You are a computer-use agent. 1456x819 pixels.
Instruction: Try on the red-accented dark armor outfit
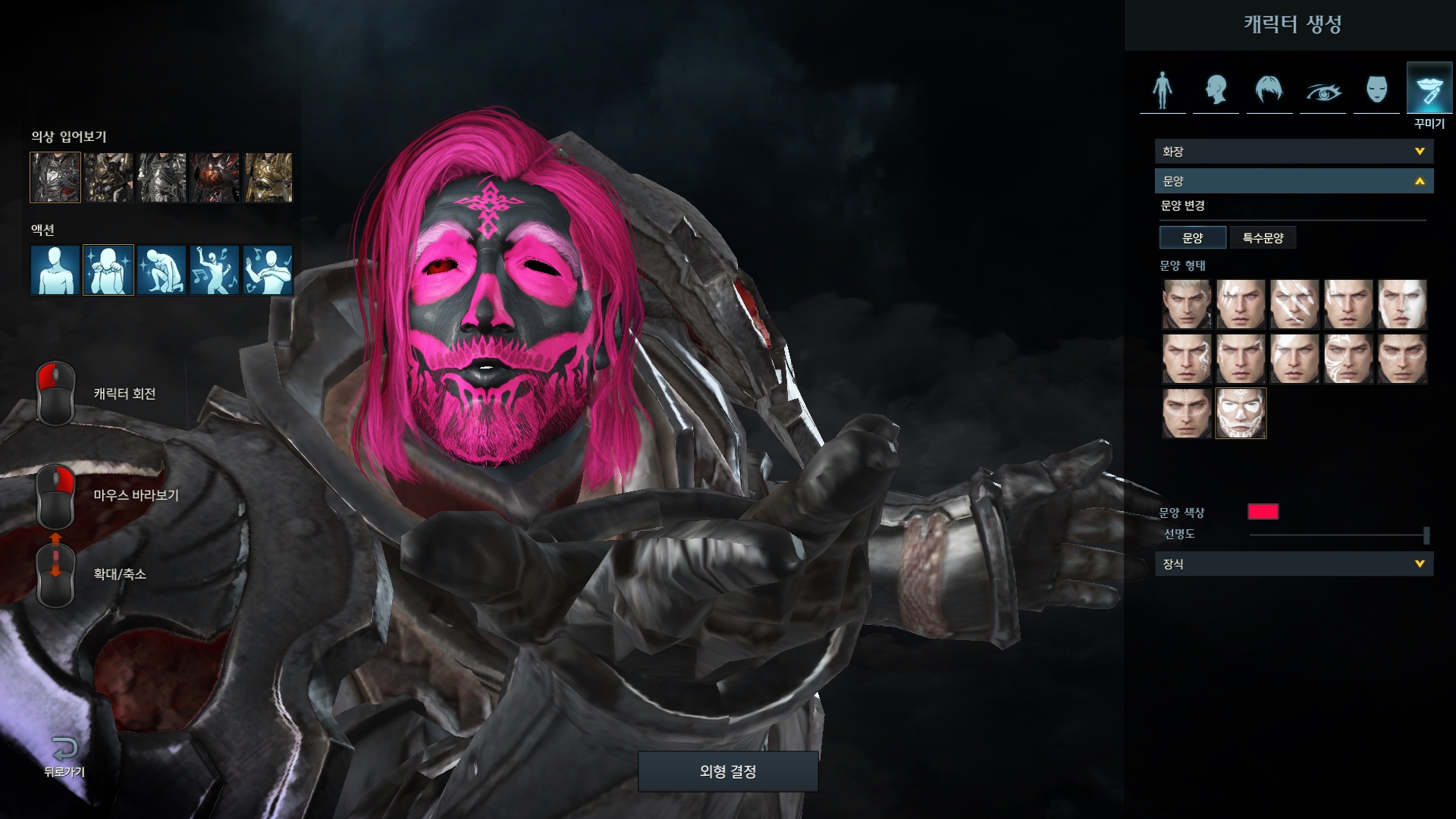[215, 177]
